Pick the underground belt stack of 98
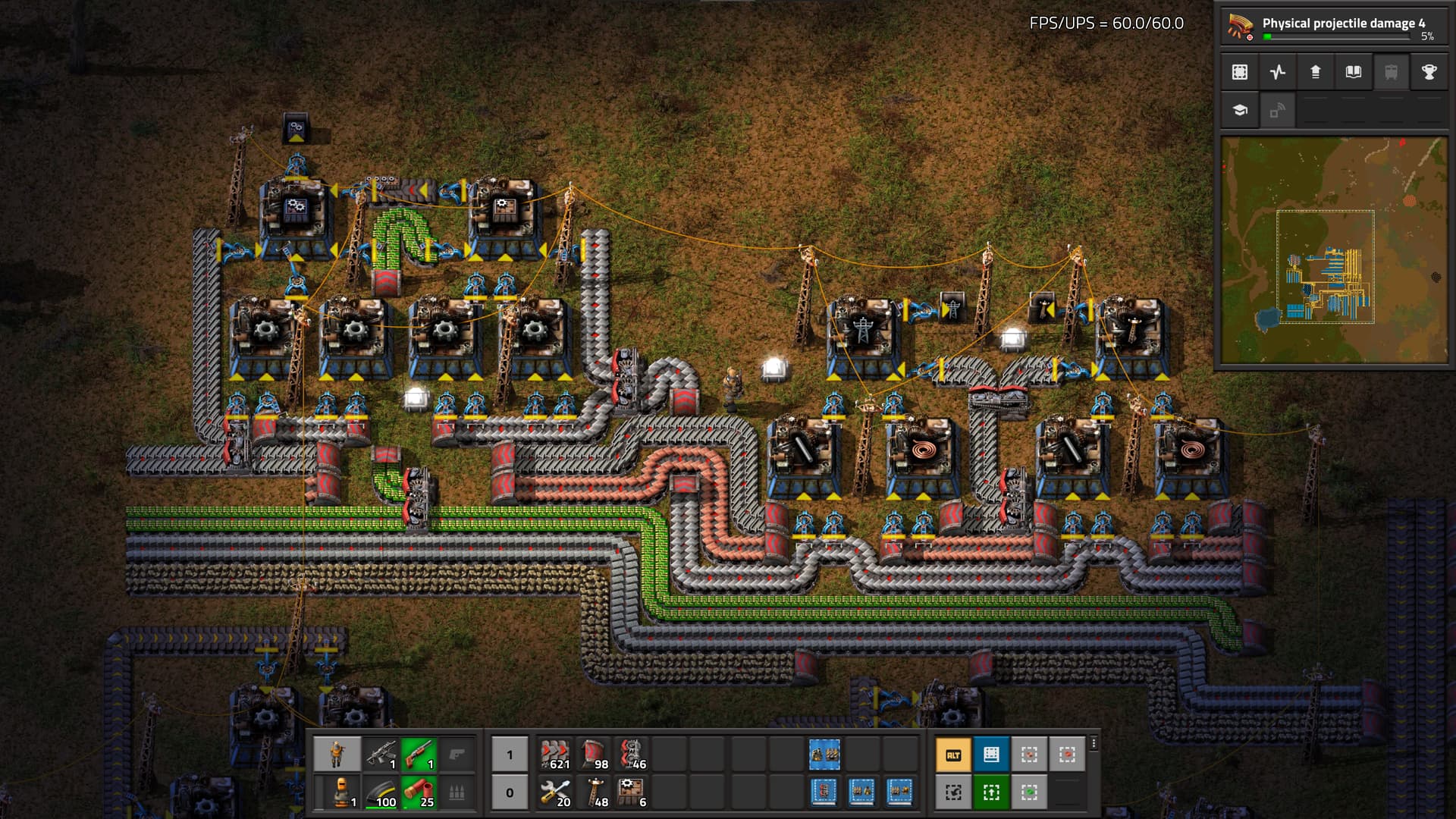This screenshot has height=819, width=1456. tap(593, 755)
